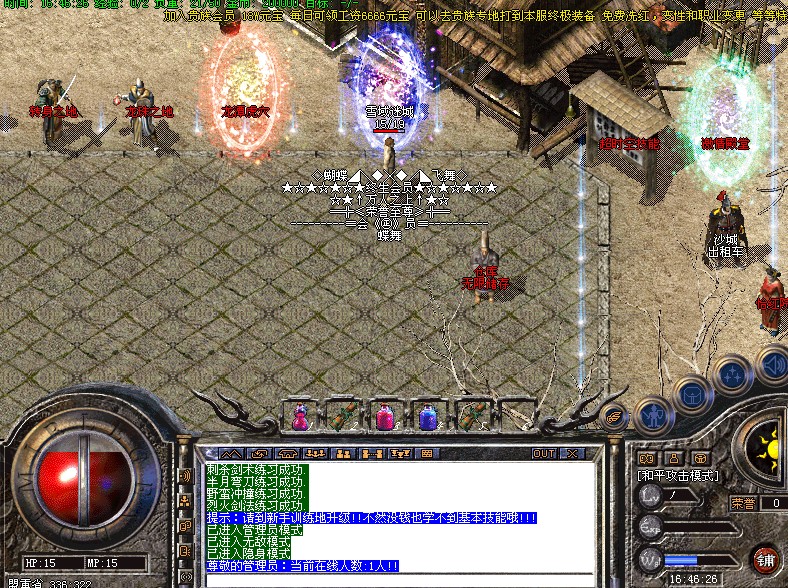This screenshot has width=788, height=588.
Task: Click the grid icon on chat toolbar
Action: coord(426,453)
